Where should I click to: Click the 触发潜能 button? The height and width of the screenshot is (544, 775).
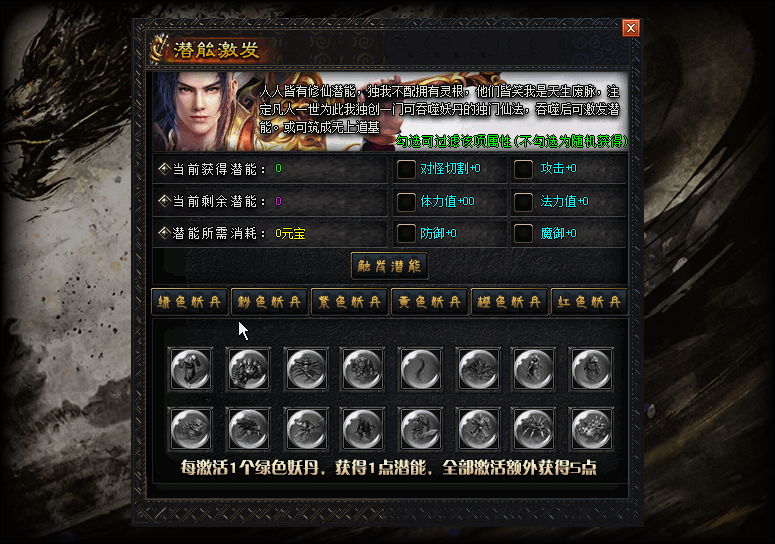point(389,266)
